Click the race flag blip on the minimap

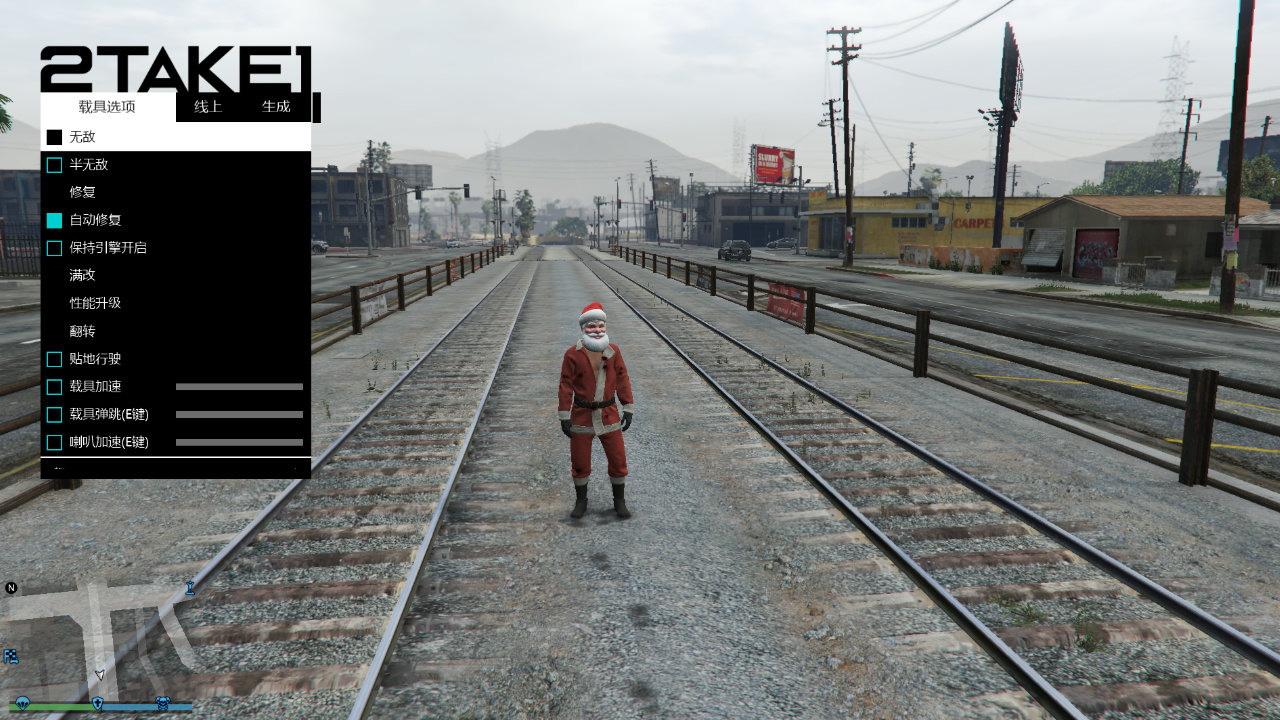(x=11, y=657)
